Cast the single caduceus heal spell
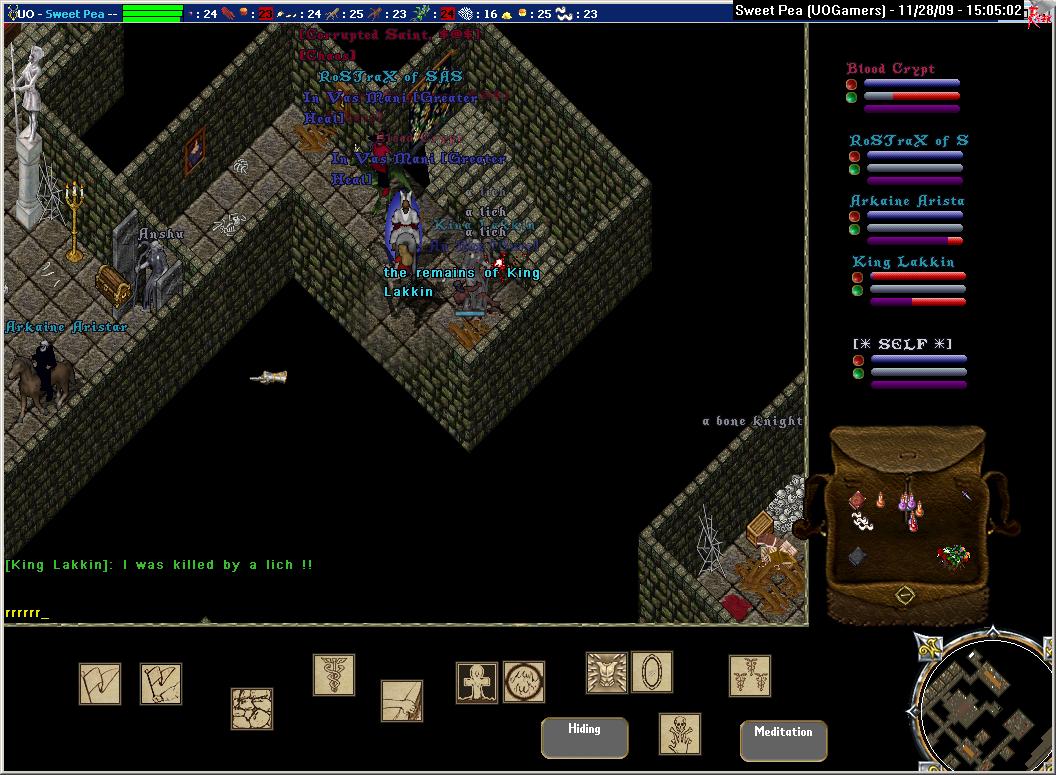The image size is (1056, 775). tap(334, 675)
